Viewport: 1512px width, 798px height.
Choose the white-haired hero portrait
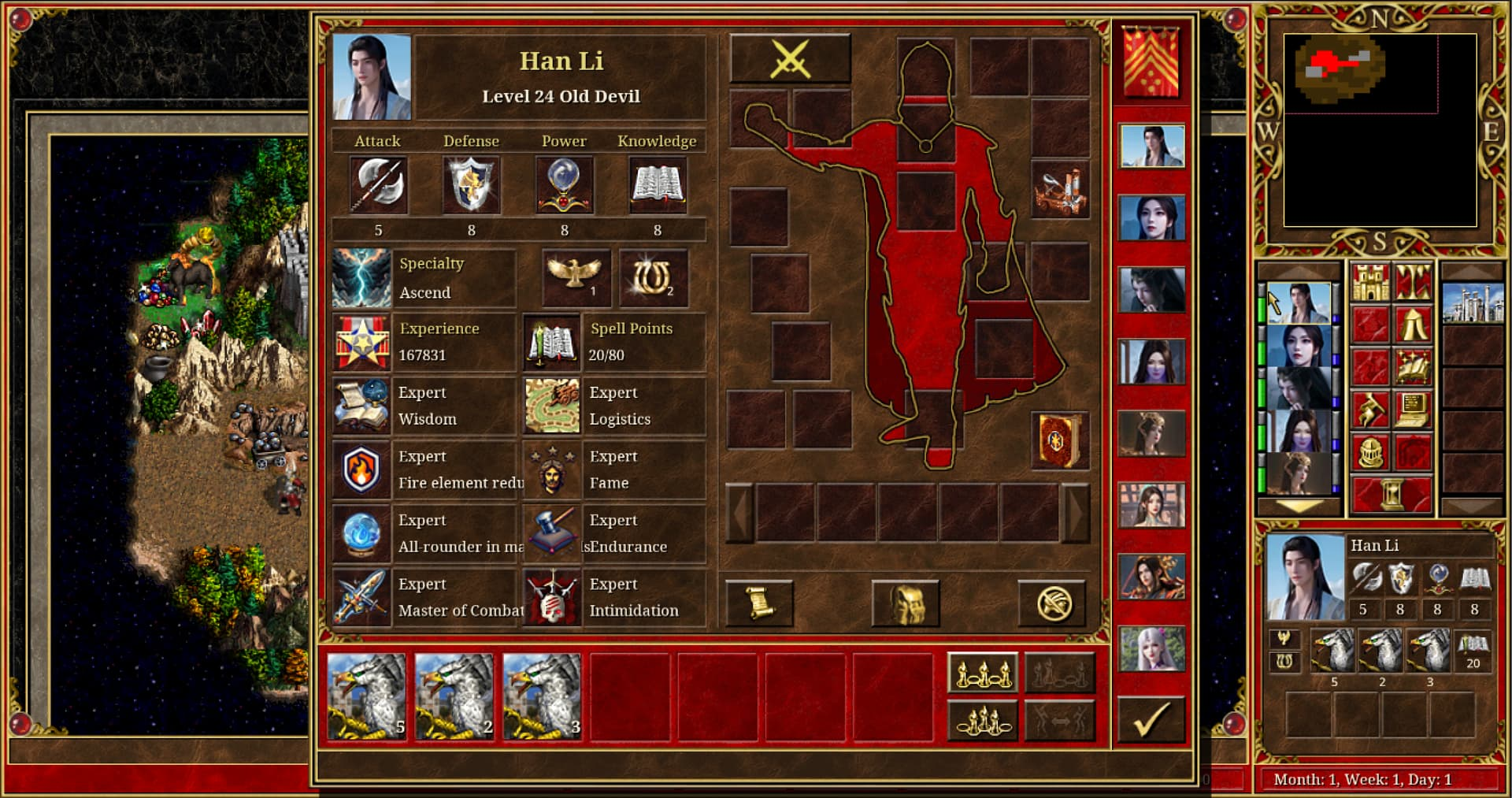pyautogui.click(x=1151, y=648)
